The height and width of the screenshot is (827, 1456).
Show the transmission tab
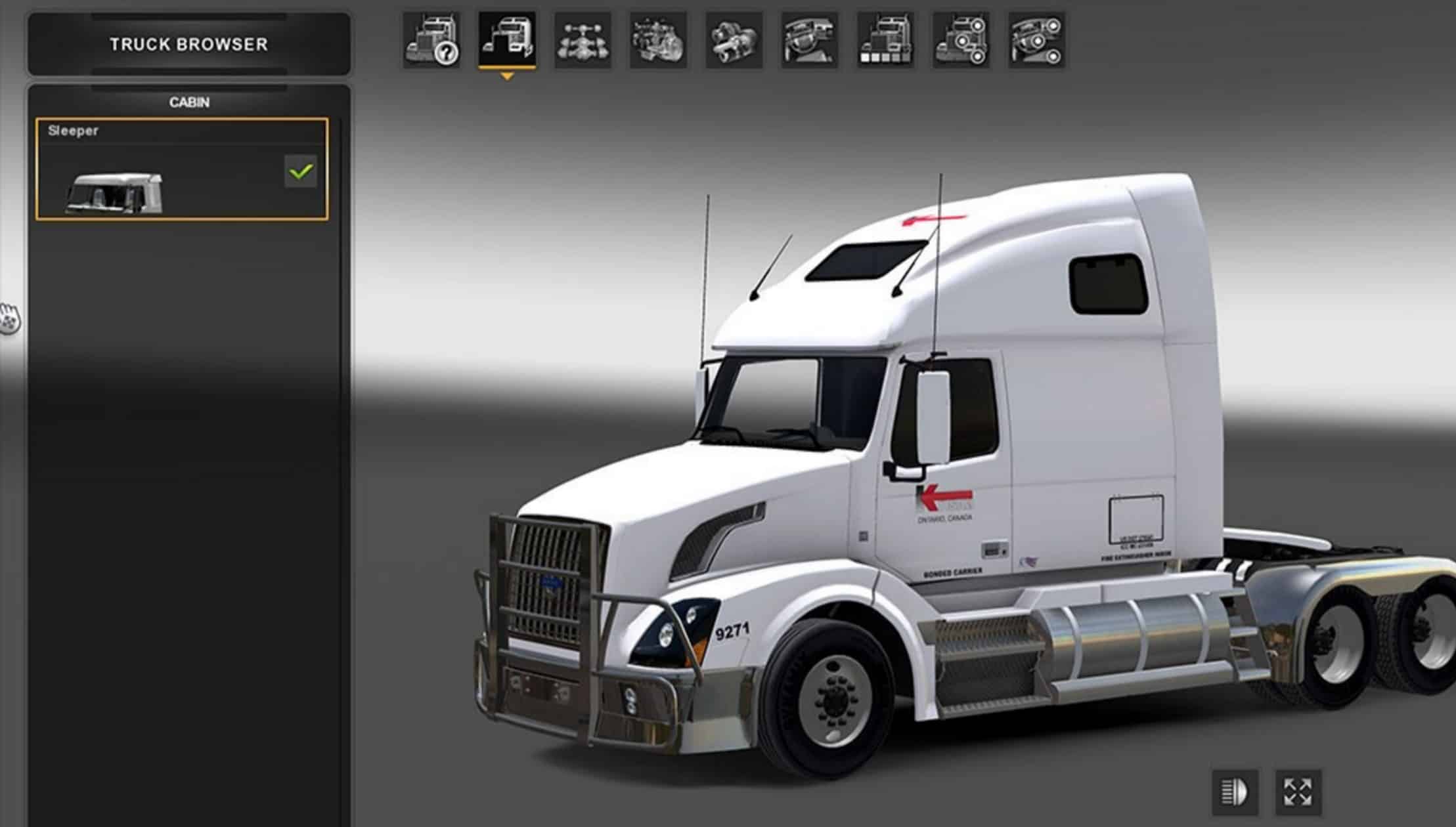click(734, 41)
